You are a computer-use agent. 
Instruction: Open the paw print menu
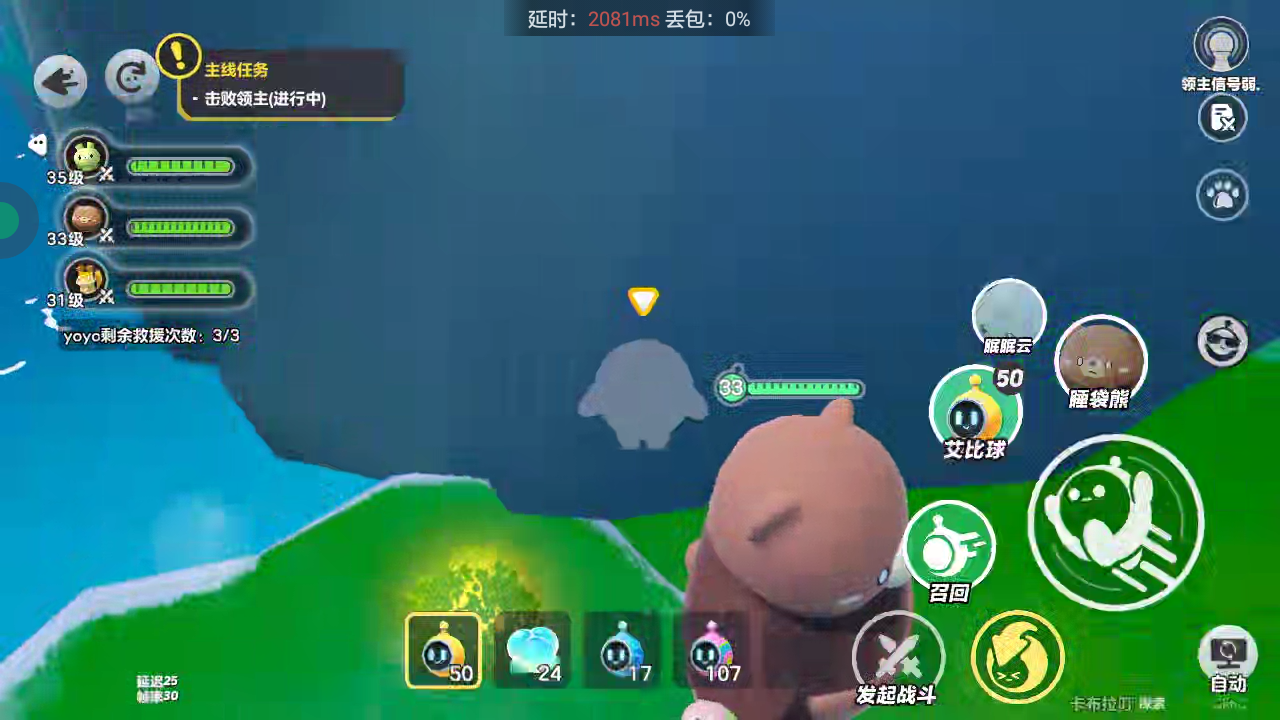click(1222, 195)
